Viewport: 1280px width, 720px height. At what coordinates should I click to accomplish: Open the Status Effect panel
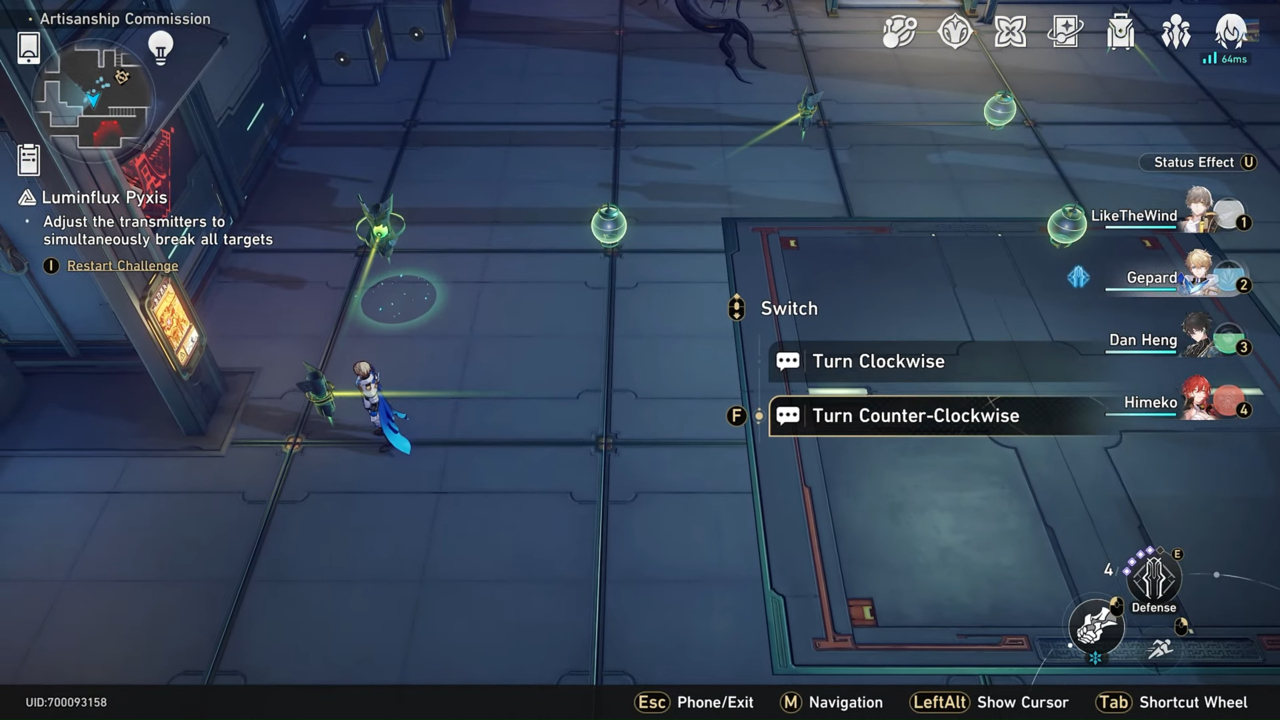click(x=1197, y=162)
